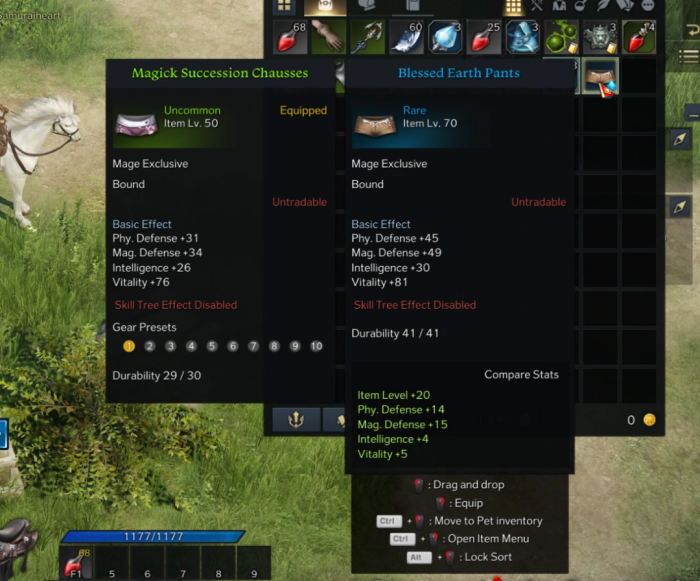Select the Blessed Earth Pants inventory slot
The height and width of the screenshot is (581, 700).
click(601, 76)
